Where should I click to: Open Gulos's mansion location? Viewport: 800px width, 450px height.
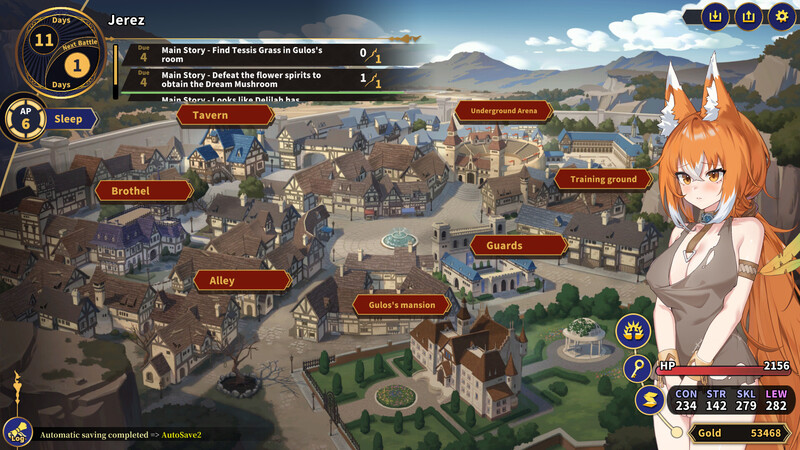[x=401, y=304]
